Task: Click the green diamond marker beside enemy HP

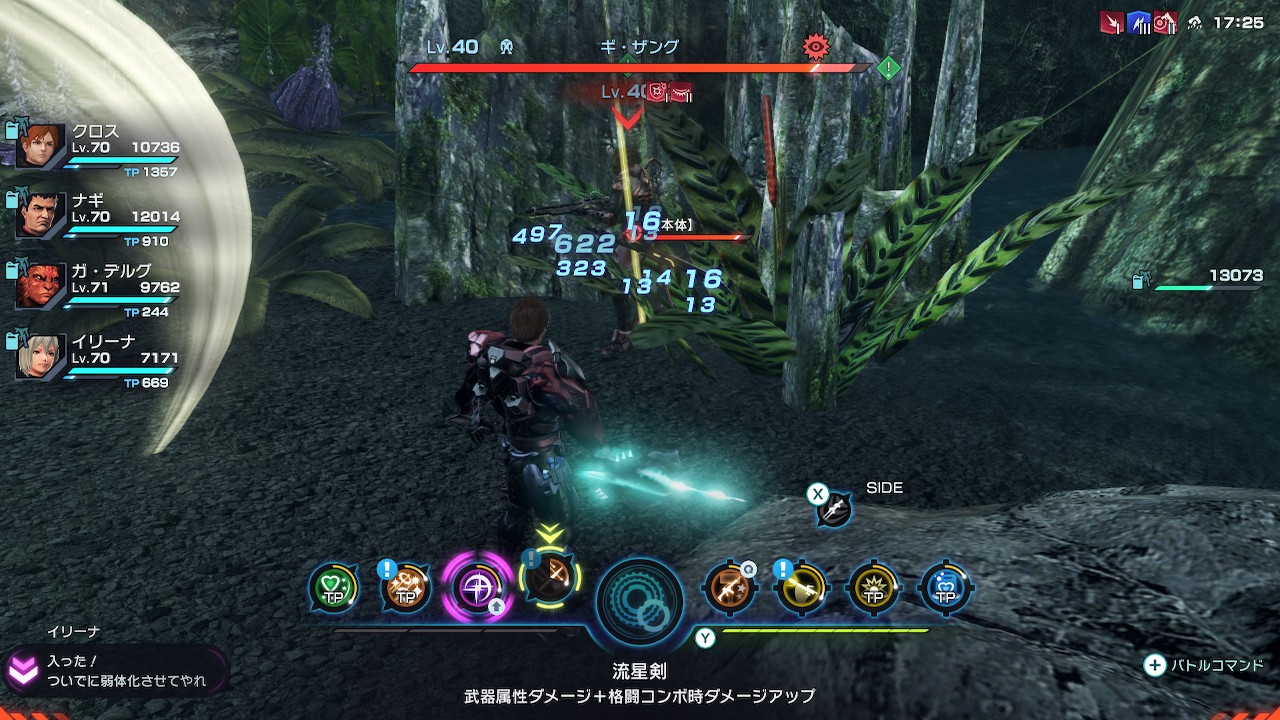Action: pyautogui.click(x=888, y=68)
